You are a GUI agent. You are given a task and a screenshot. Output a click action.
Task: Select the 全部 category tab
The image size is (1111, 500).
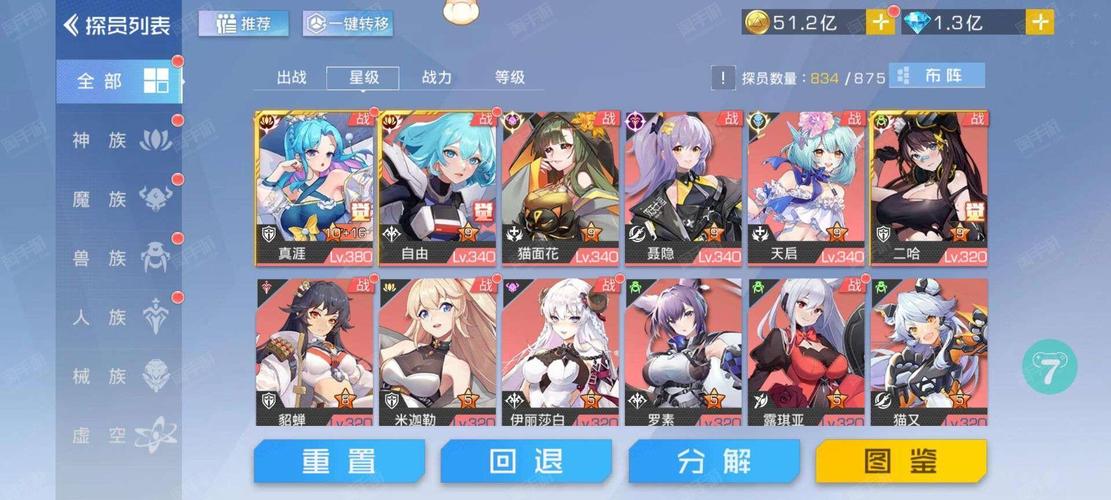click(x=118, y=81)
